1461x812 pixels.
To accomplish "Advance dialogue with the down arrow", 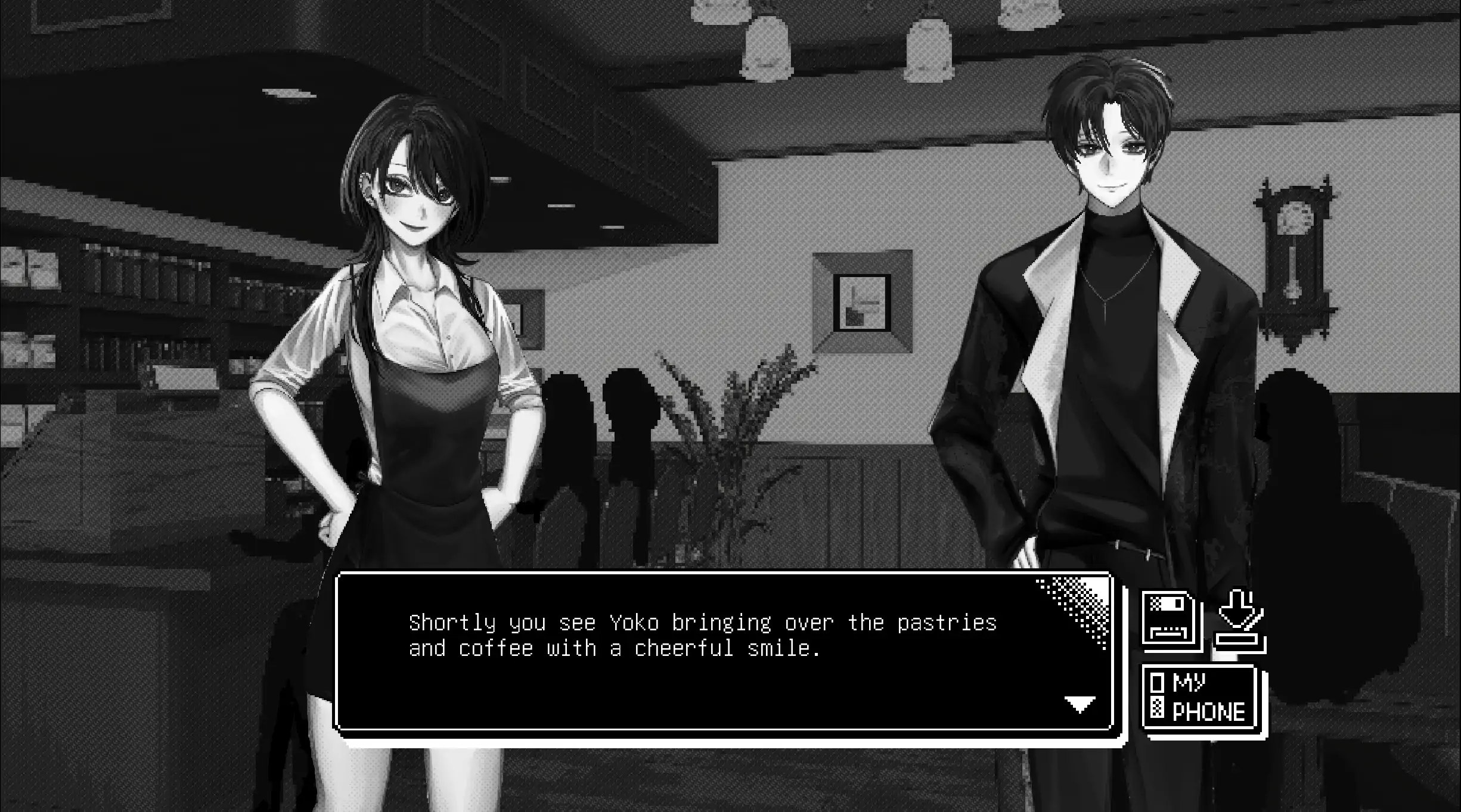I will [1080, 705].
